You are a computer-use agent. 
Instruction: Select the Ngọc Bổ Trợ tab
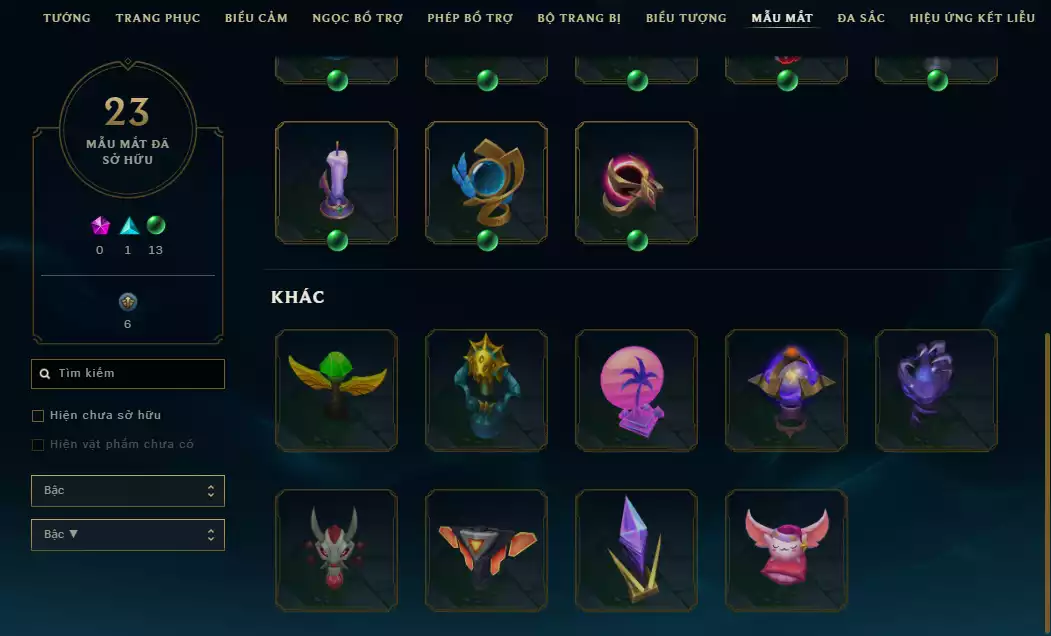(357, 18)
